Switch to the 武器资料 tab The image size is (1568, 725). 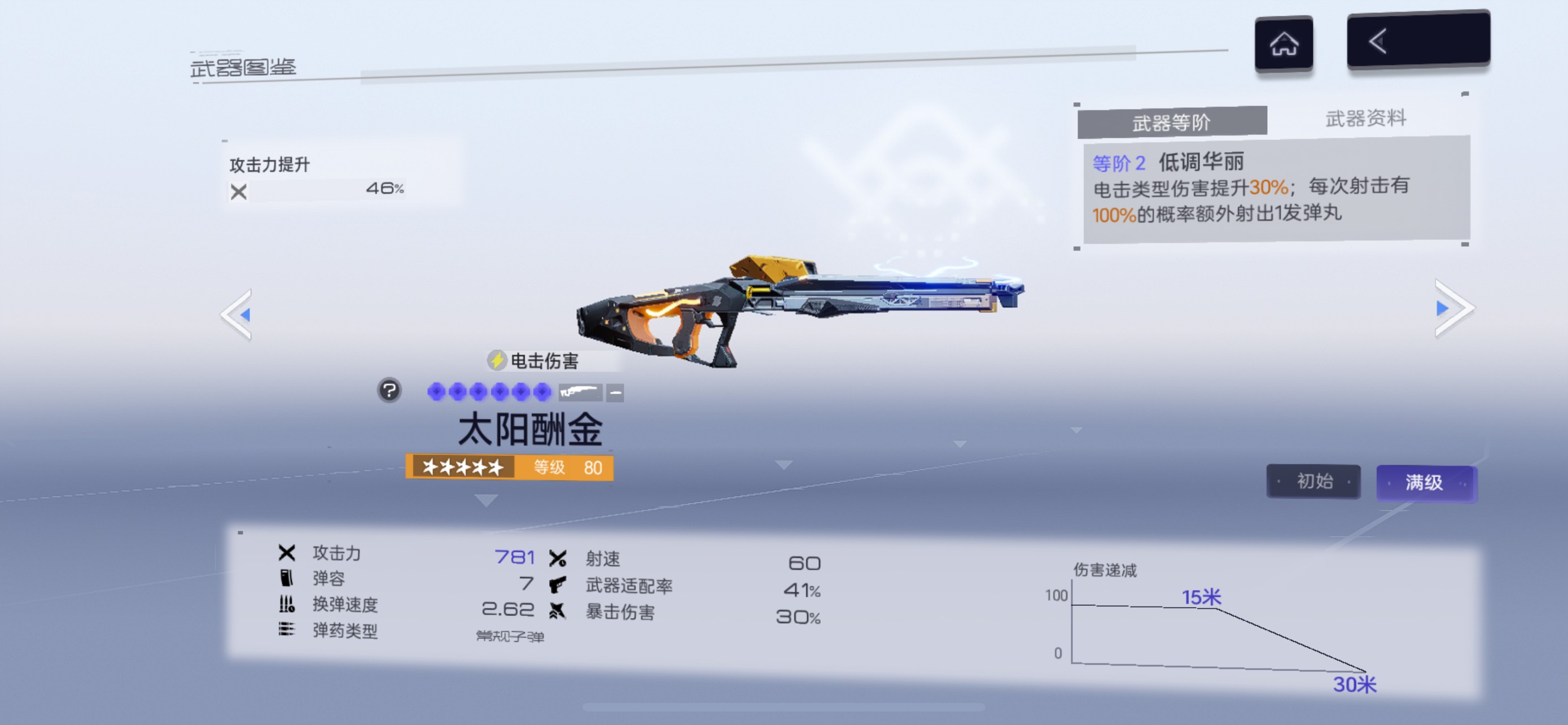(1365, 118)
